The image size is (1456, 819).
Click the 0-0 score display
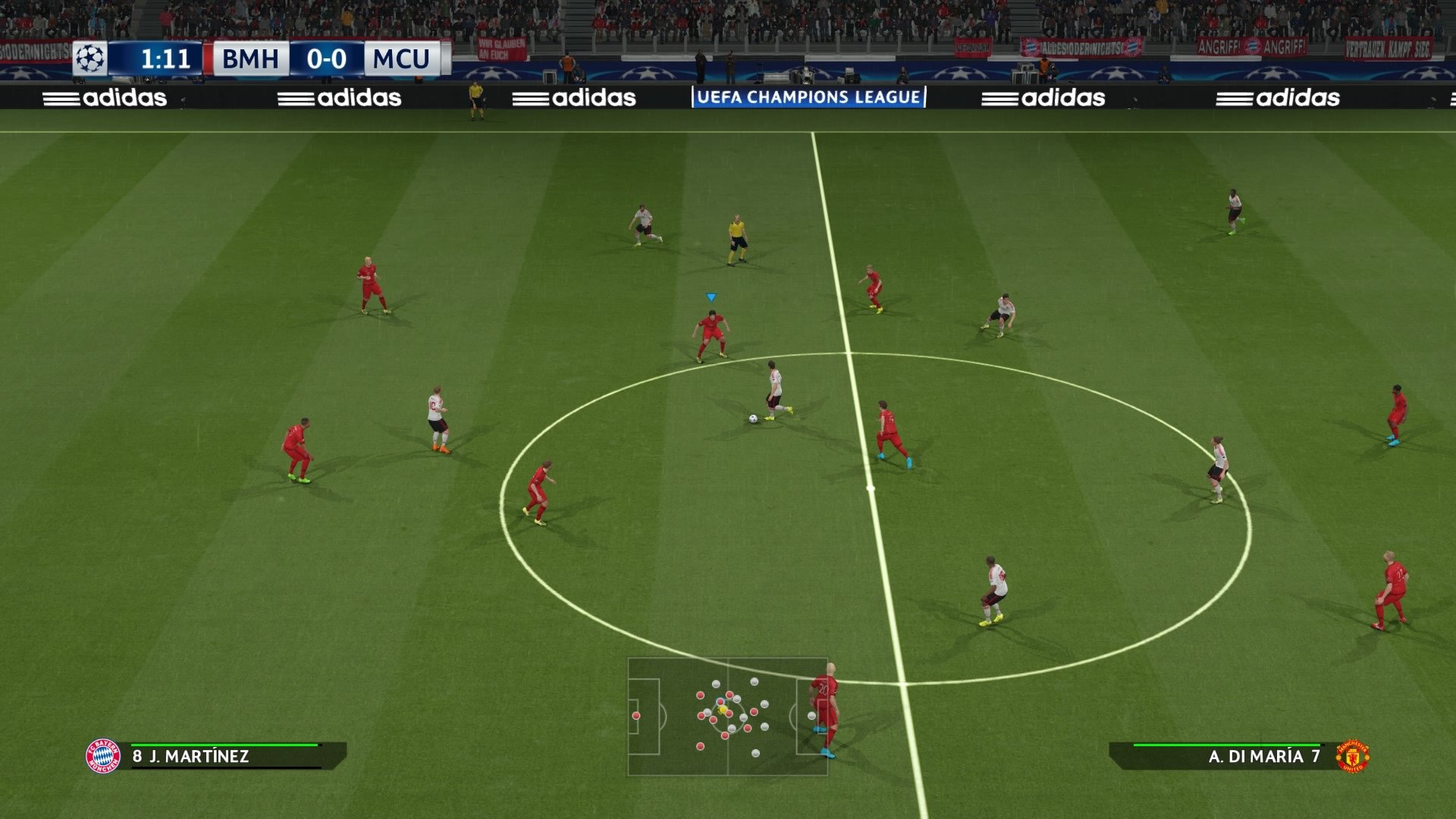point(325,58)
